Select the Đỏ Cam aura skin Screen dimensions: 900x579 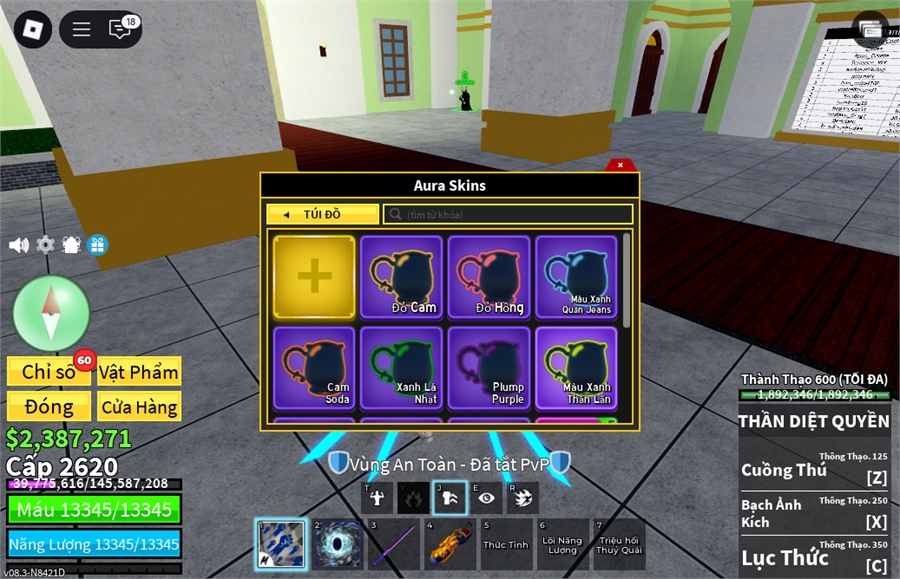(x=401, y=277)
